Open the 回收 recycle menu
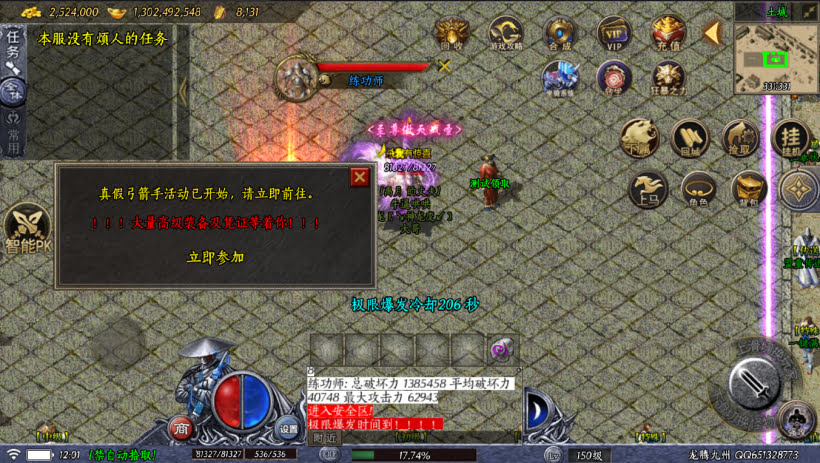The width and height of the screenshot is (820, 463). point(451,33)
